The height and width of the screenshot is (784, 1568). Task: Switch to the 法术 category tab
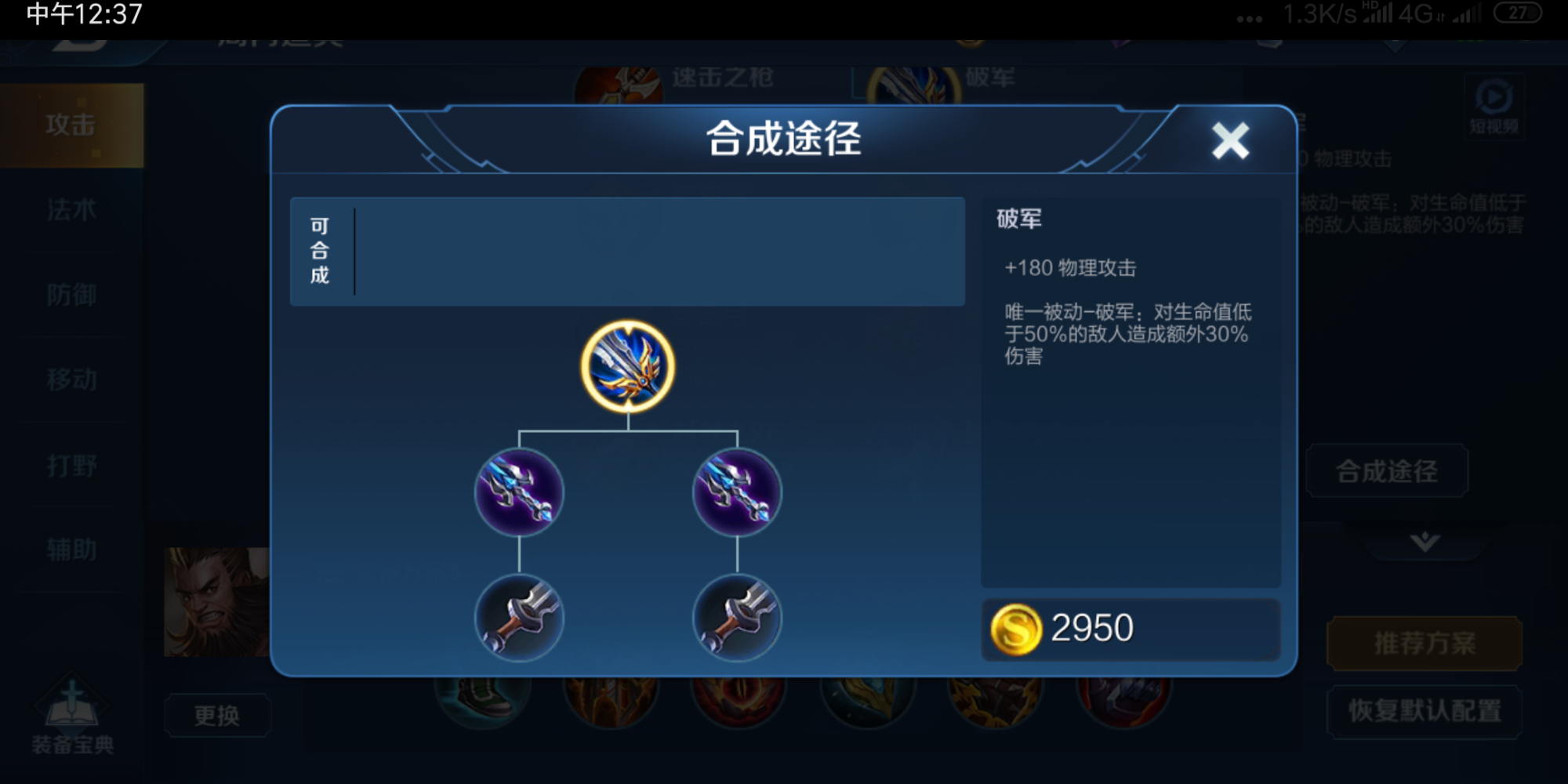pyautogui.click(x=71, y=209)
